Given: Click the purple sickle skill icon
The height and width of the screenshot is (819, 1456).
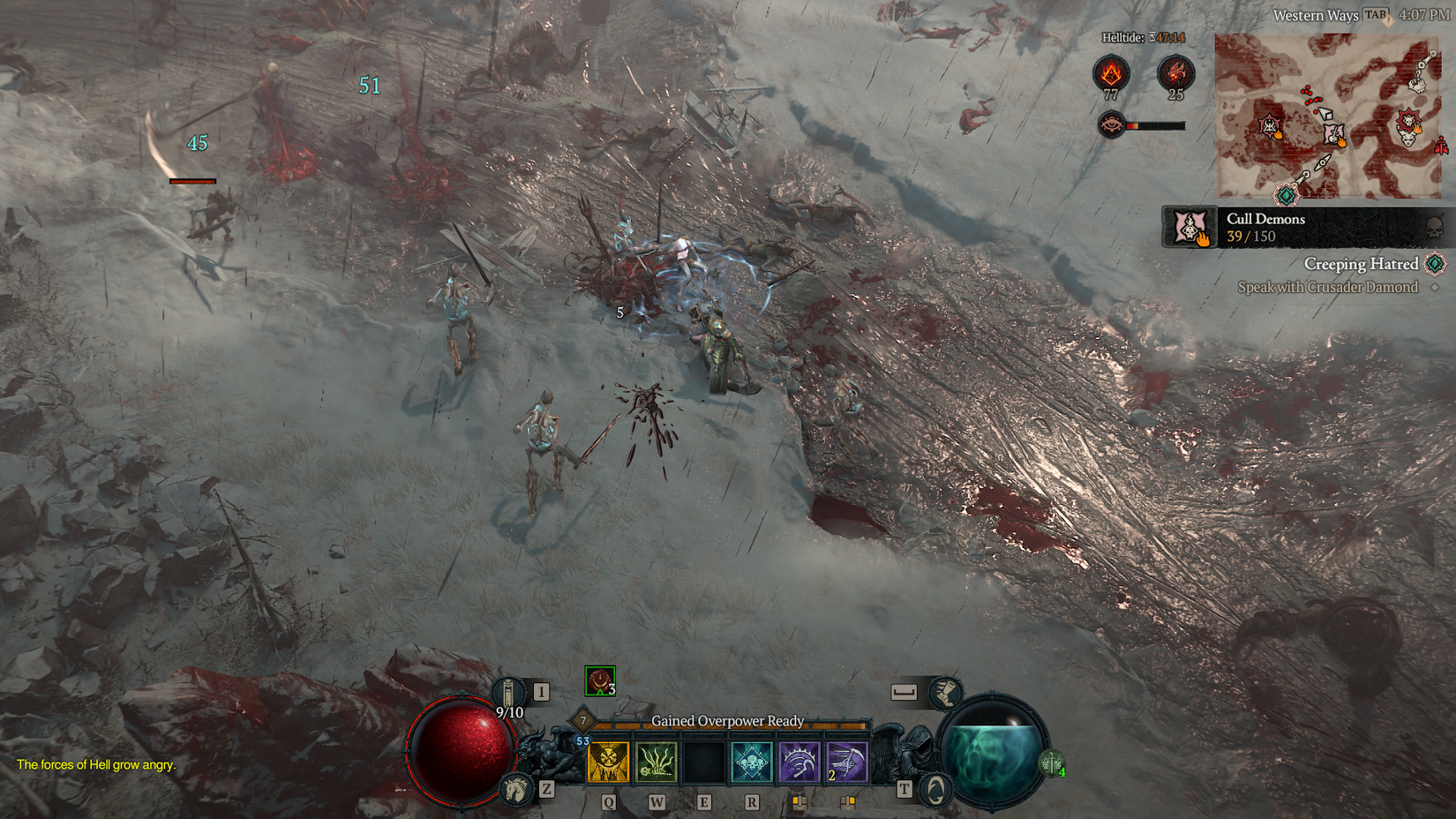Looking at the screenshot, I should tap(799, 763).
